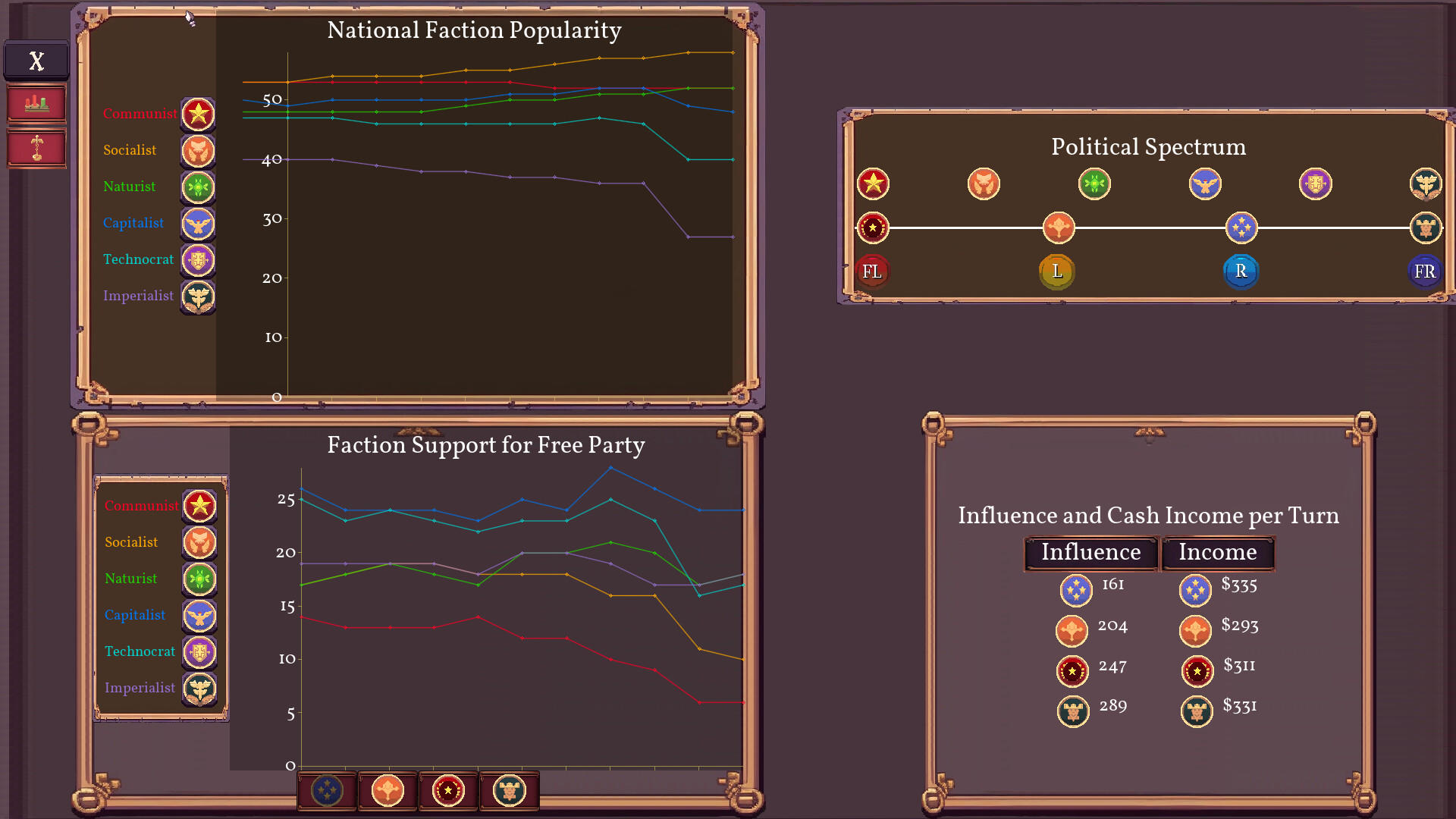Select the Socialist icon in Free Party legend

coord(199,543)
